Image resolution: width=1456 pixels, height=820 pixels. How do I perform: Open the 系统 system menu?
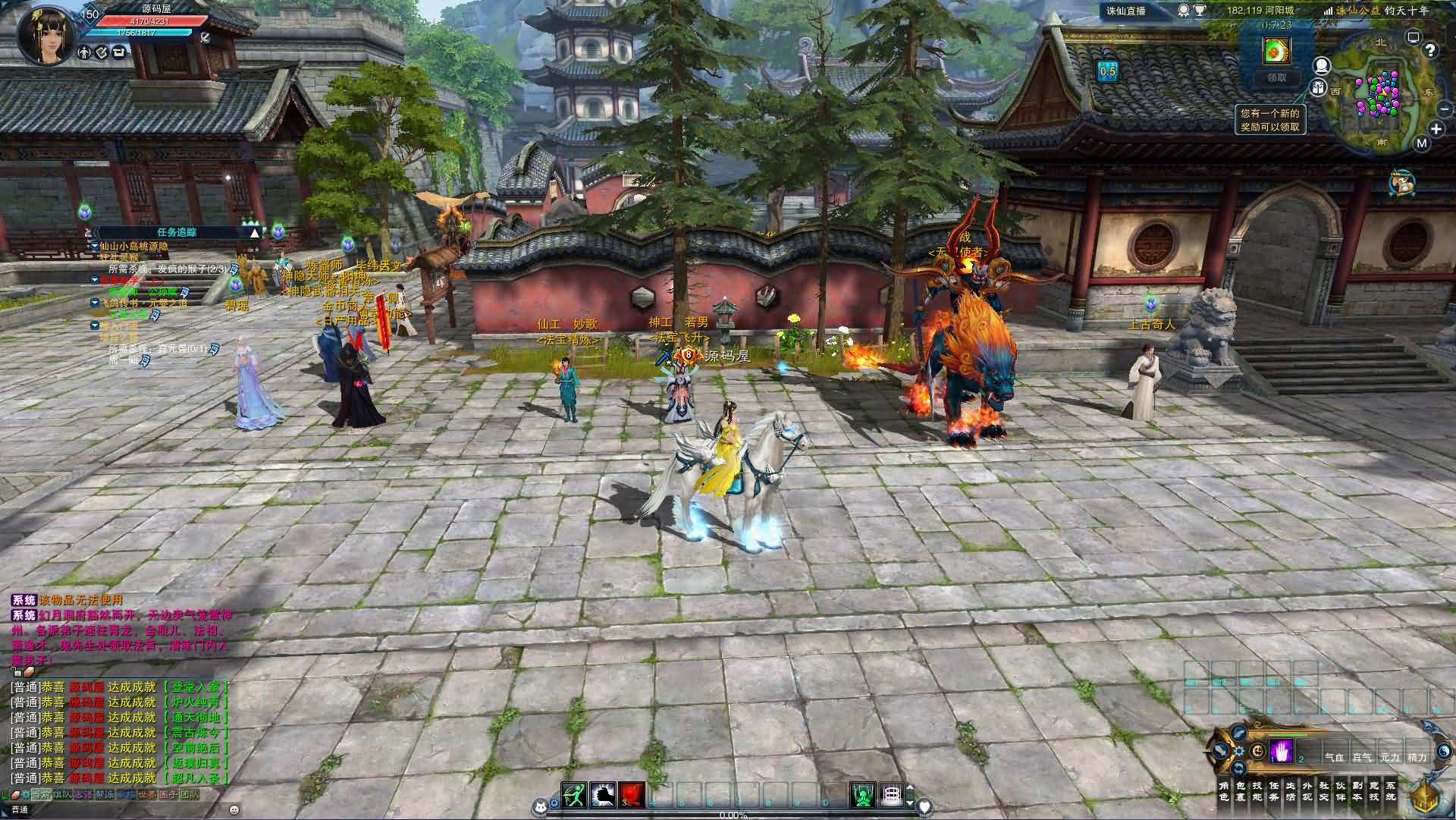click(1390, 791)
